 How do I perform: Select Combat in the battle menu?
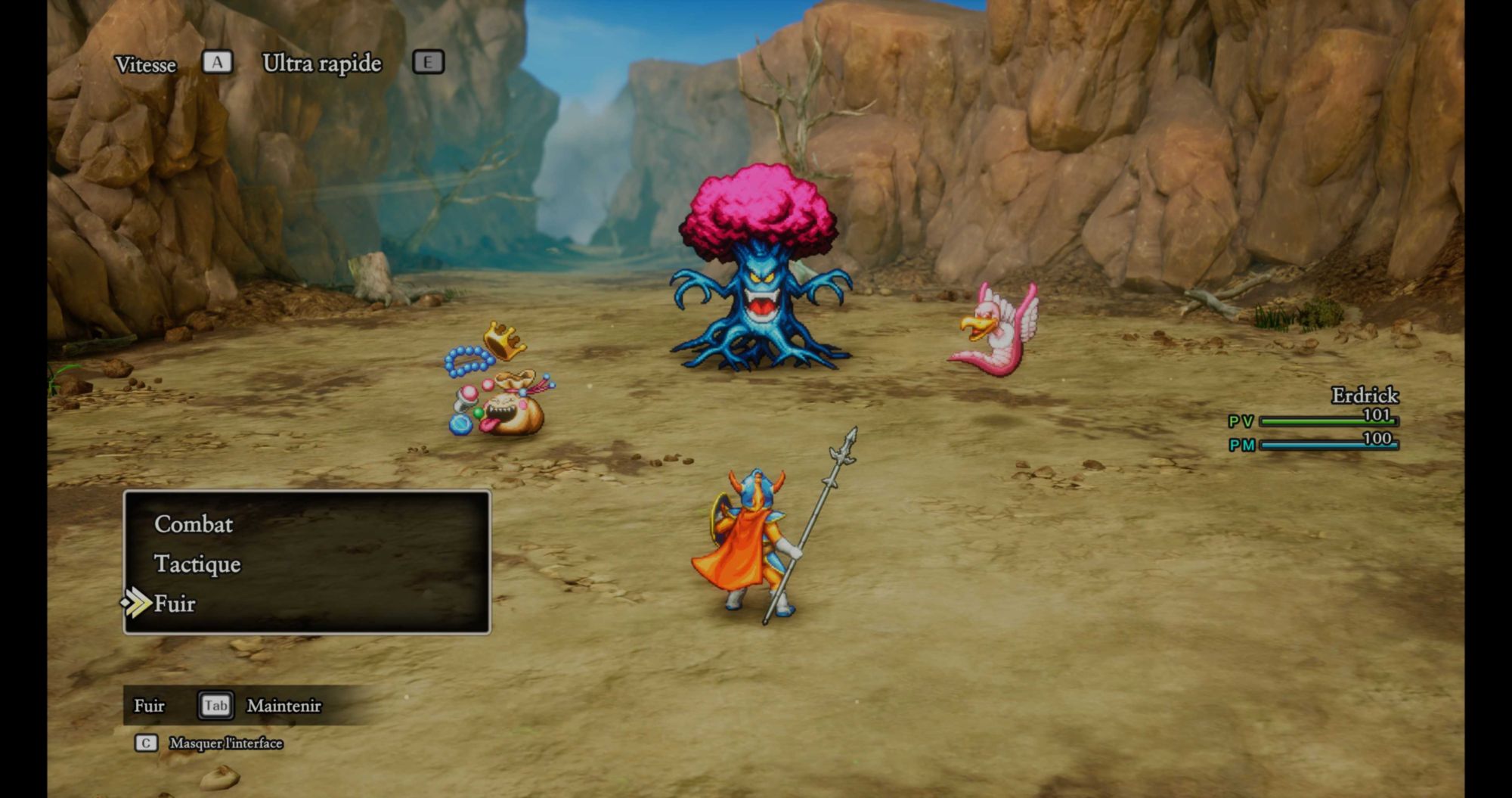(194, 524)
